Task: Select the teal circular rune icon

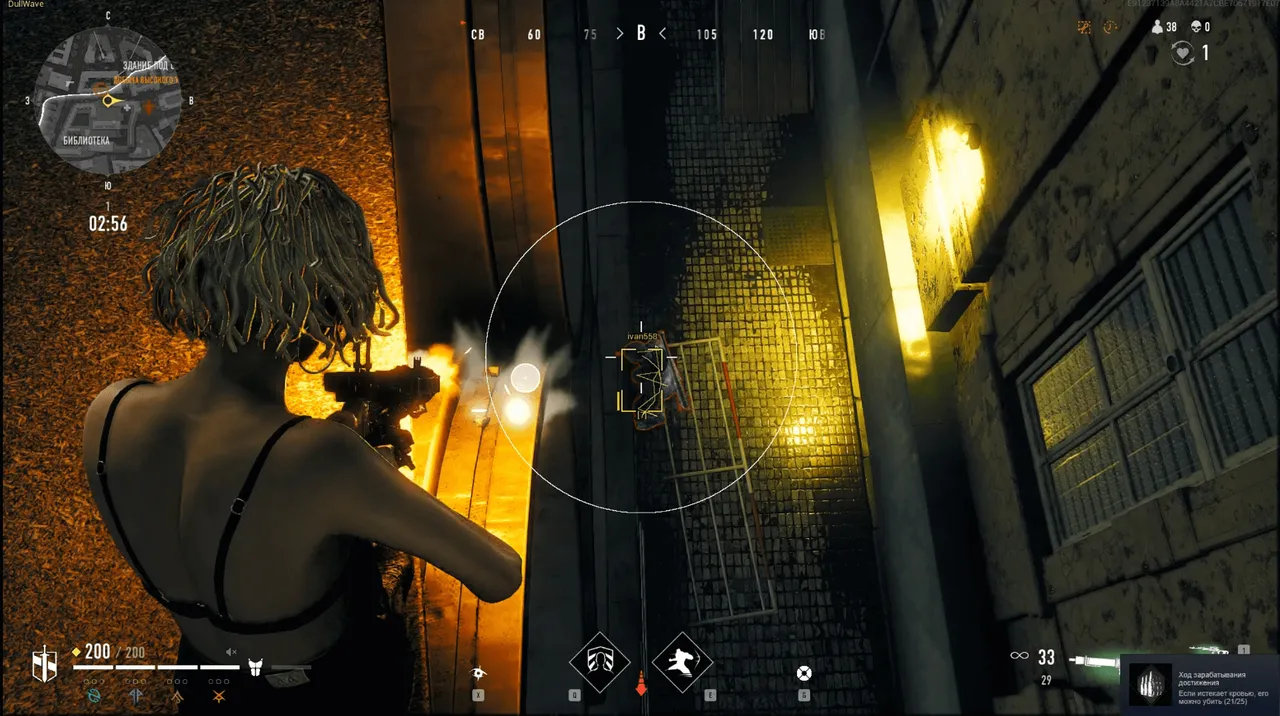Action: [x=94, y=695]
